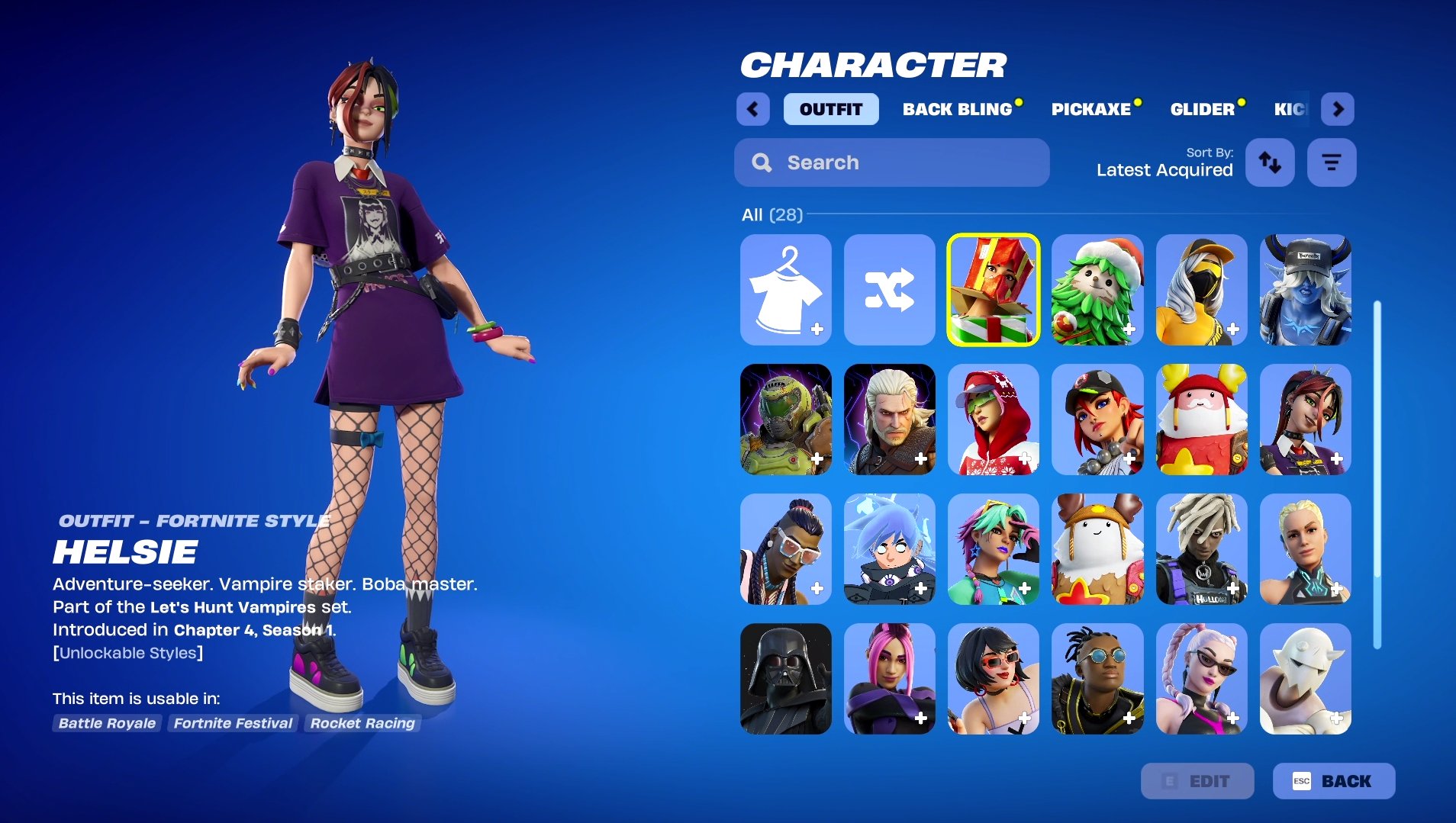This screenshot has width=1456, height=823.
Task: Click the Edit style button
Action: [x=1197, y=781]
